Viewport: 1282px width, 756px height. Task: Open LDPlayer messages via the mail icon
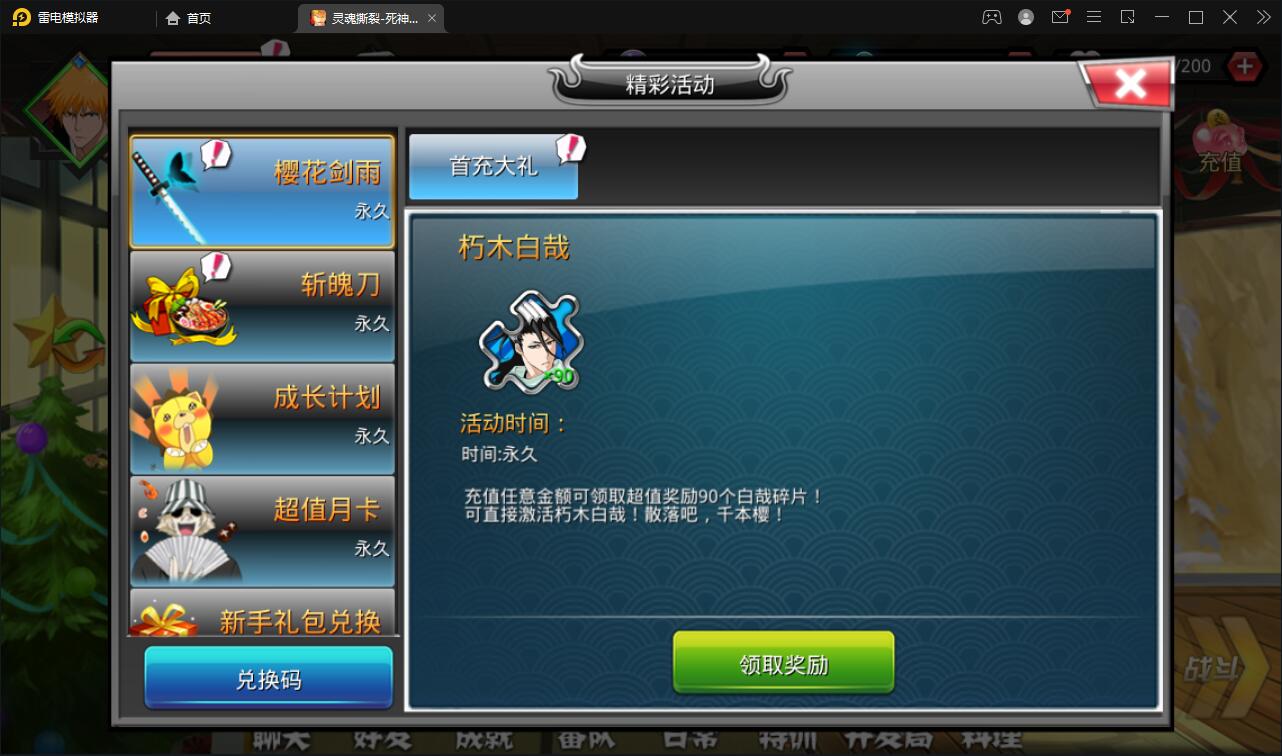pyautogui.click(x=1060, y=17)
